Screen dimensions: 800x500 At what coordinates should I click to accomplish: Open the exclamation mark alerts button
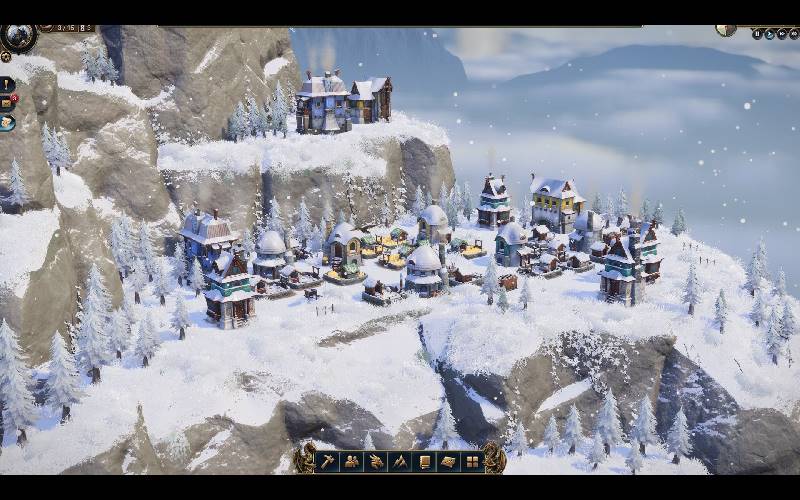(7, 84)
